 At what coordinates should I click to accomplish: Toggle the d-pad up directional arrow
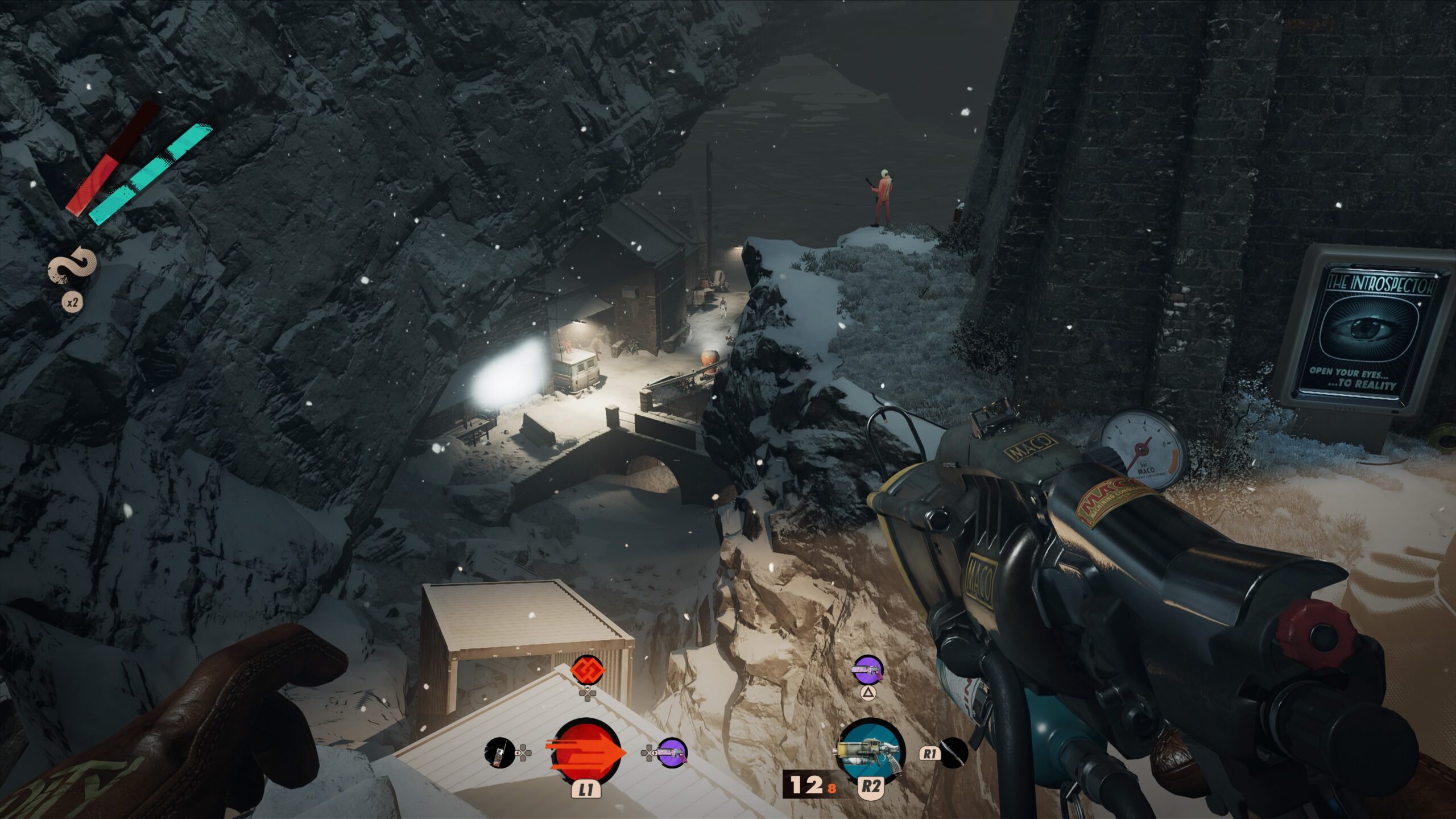587,688
